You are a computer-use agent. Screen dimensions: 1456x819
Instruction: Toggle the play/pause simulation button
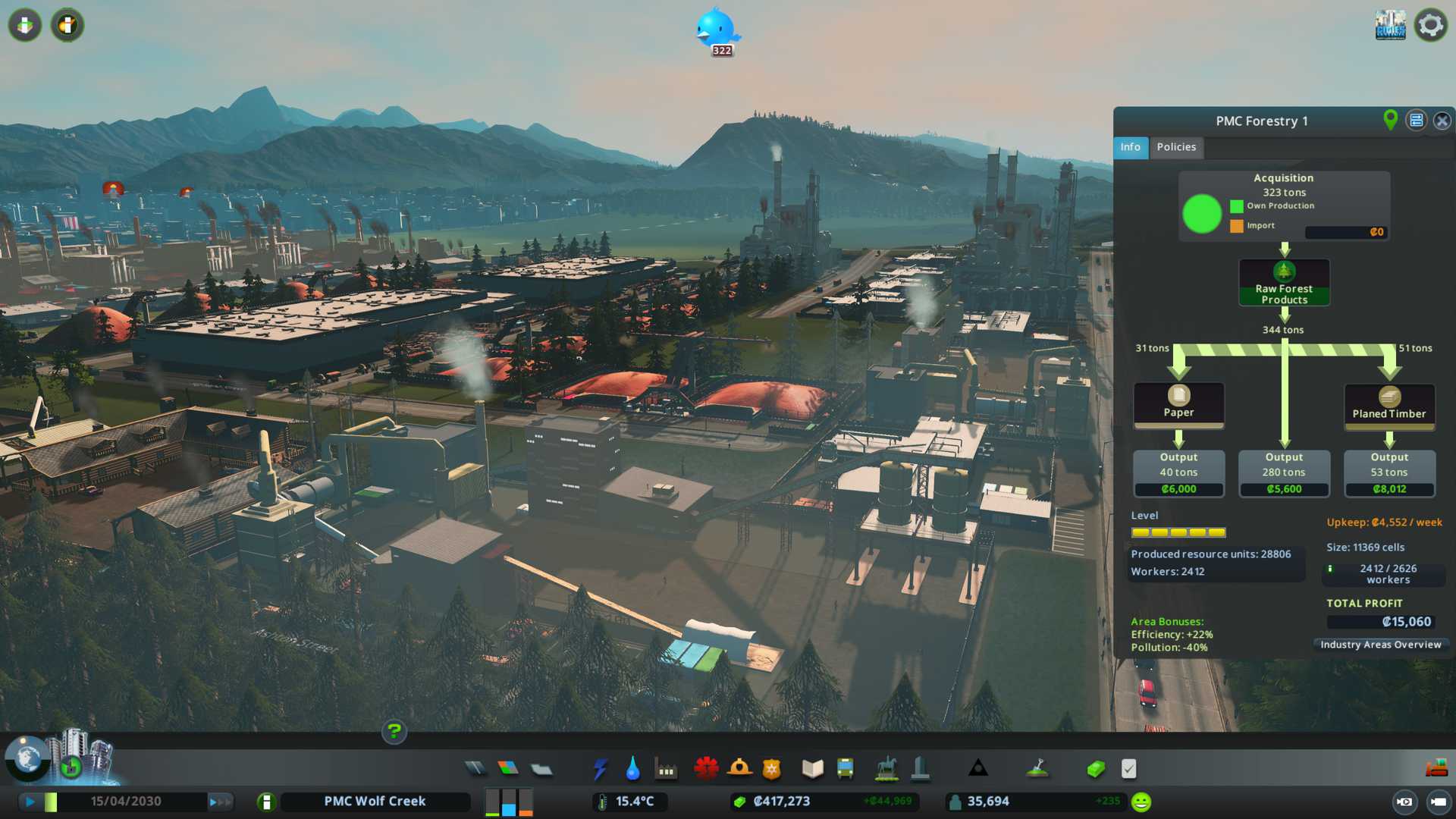(x=30, y=802)
